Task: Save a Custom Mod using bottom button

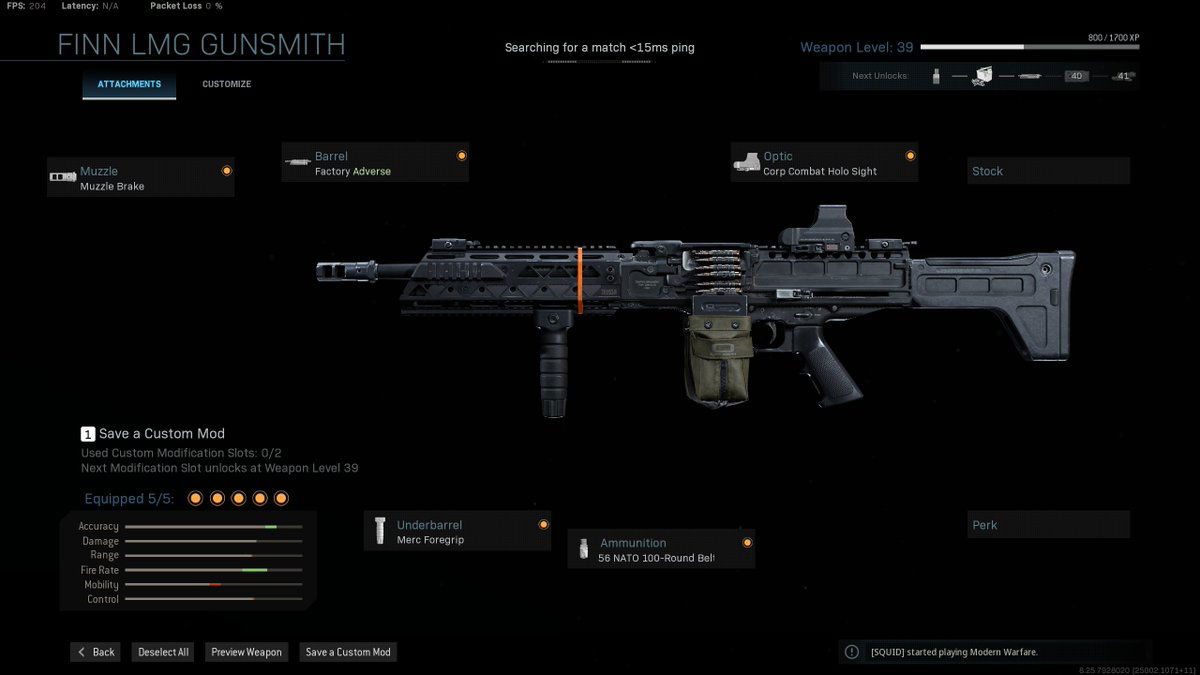Action: coord(348,652)
